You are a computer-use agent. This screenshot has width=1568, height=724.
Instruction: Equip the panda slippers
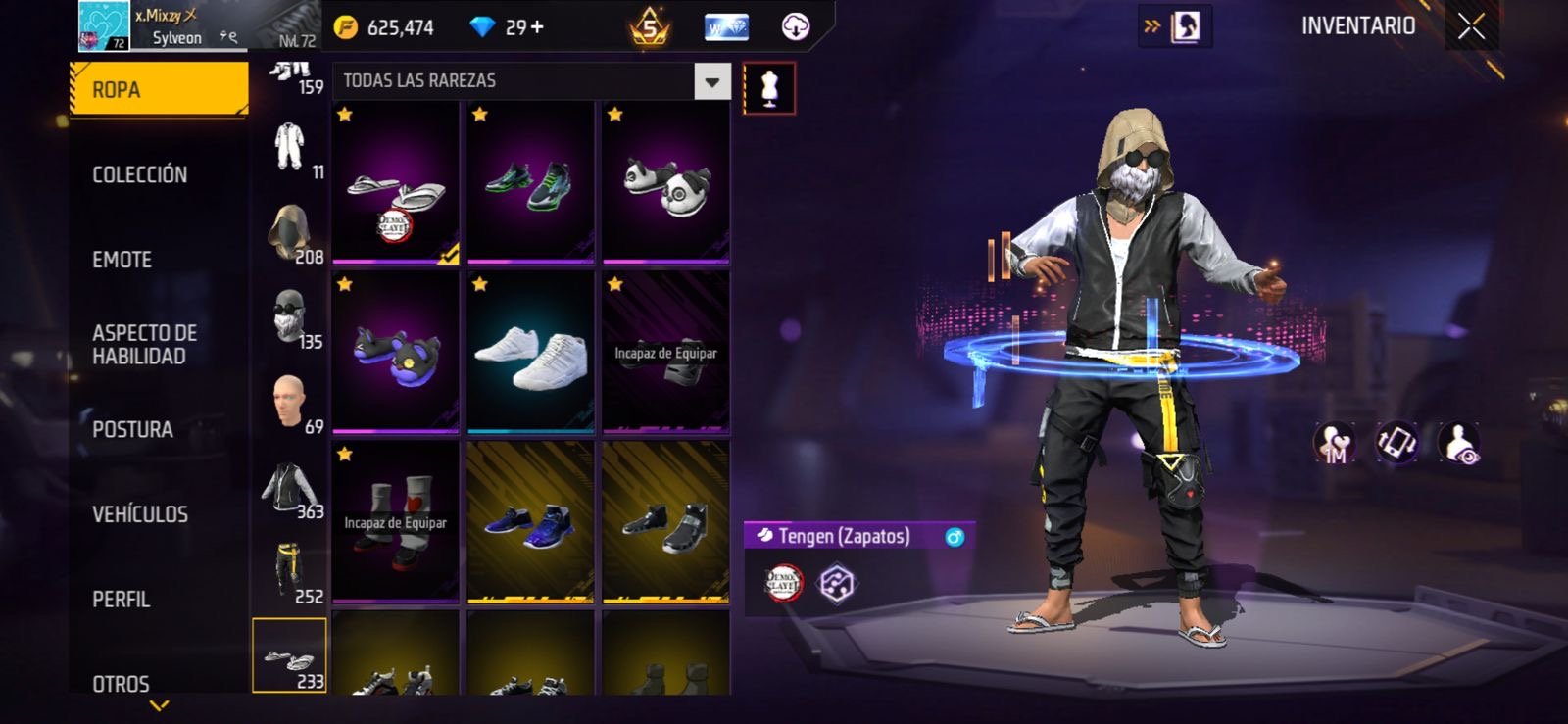coord(665,183)
